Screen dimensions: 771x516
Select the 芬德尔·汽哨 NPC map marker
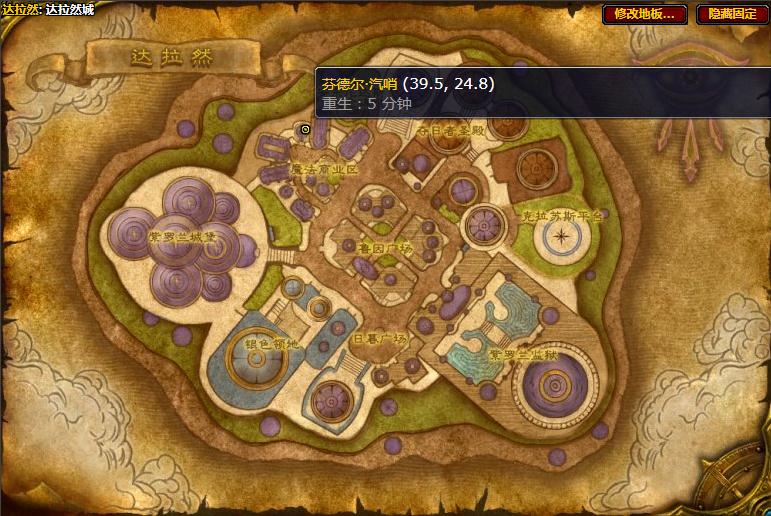point(305,129)
